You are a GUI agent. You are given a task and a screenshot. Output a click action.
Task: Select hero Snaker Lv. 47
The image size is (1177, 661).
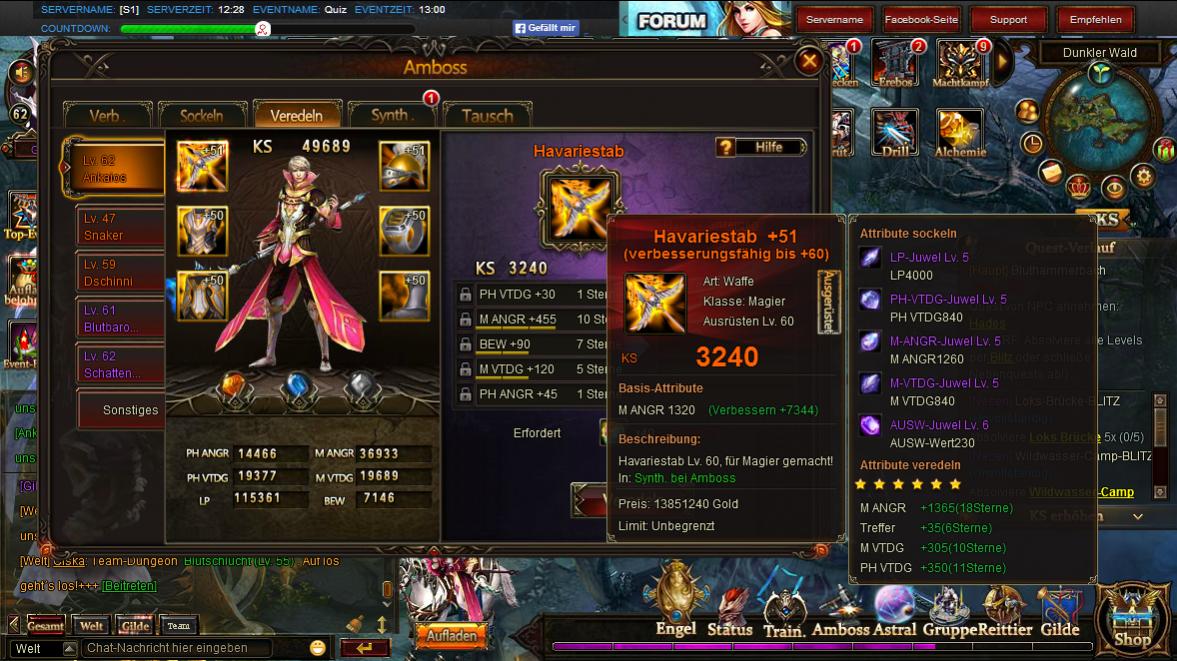(x=120, y=227)
